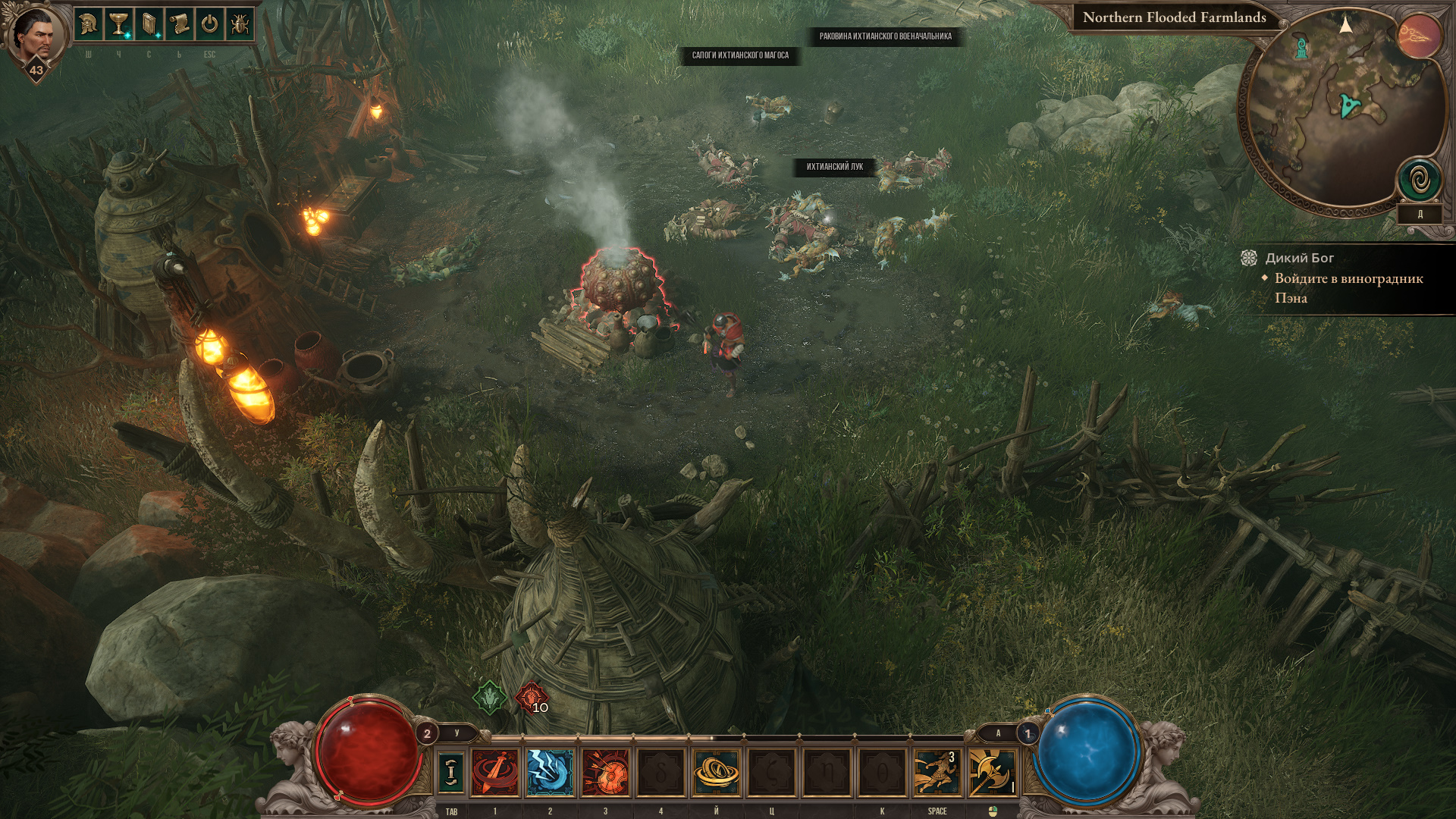The image size is (1456, 819).
Task: Click the character portrait in the corner
Action: click(35, 35)
